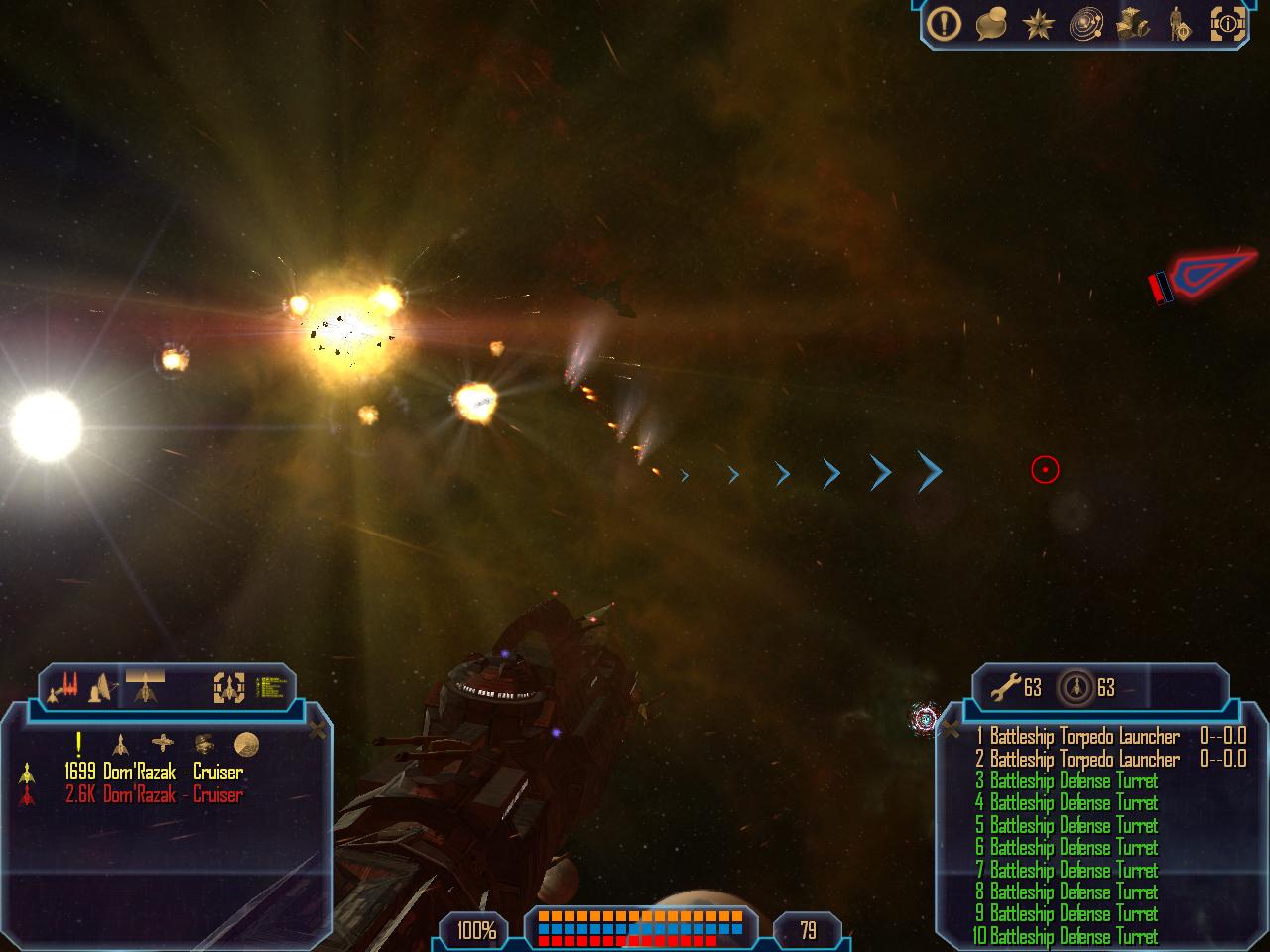Close the target list panel
Viewport: 1270px width, 952px height.
tap(317, 731)
